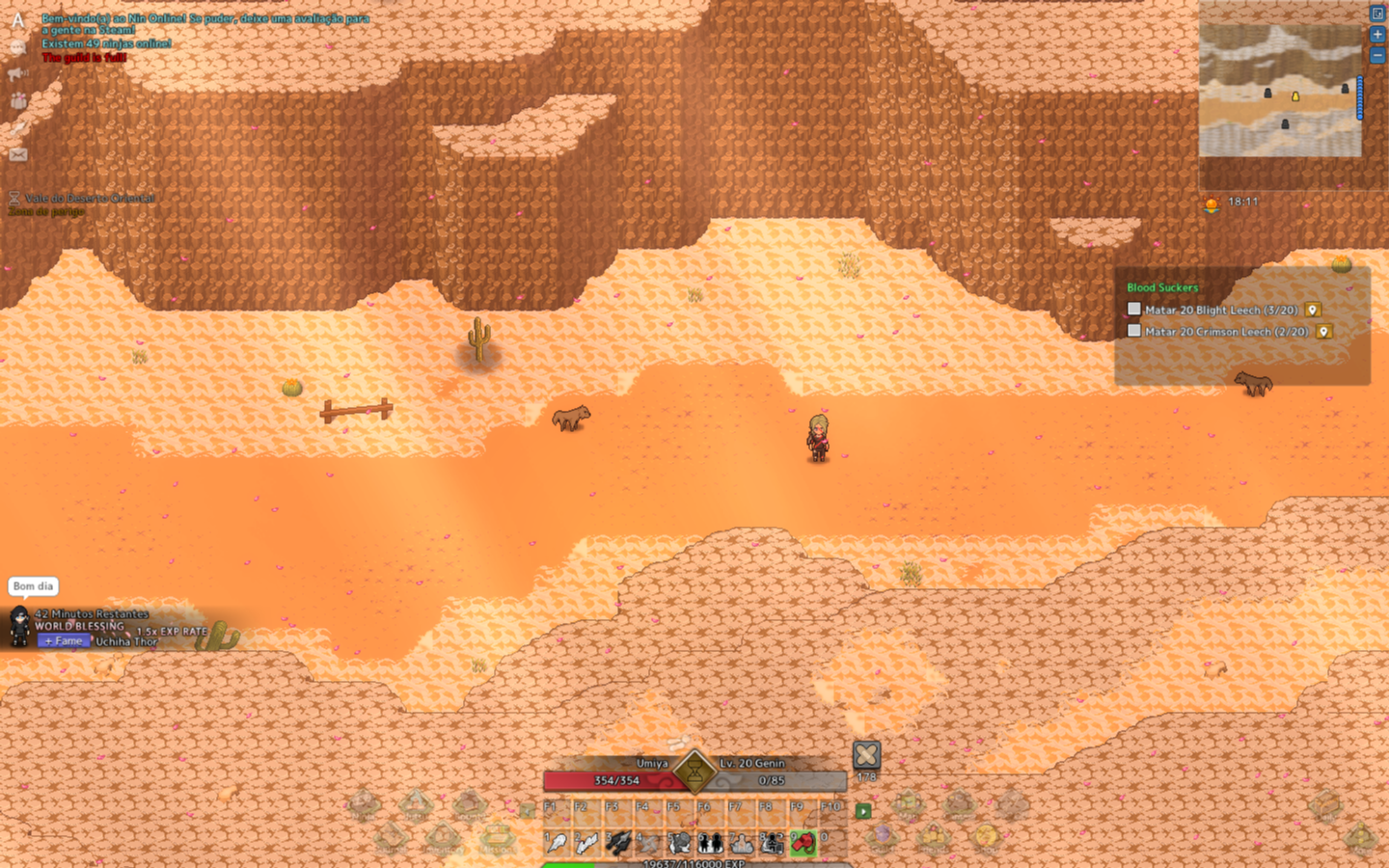Locate the Crimson Leech objective with its pin
The image size is (1389, 868).
[1323, 331]
